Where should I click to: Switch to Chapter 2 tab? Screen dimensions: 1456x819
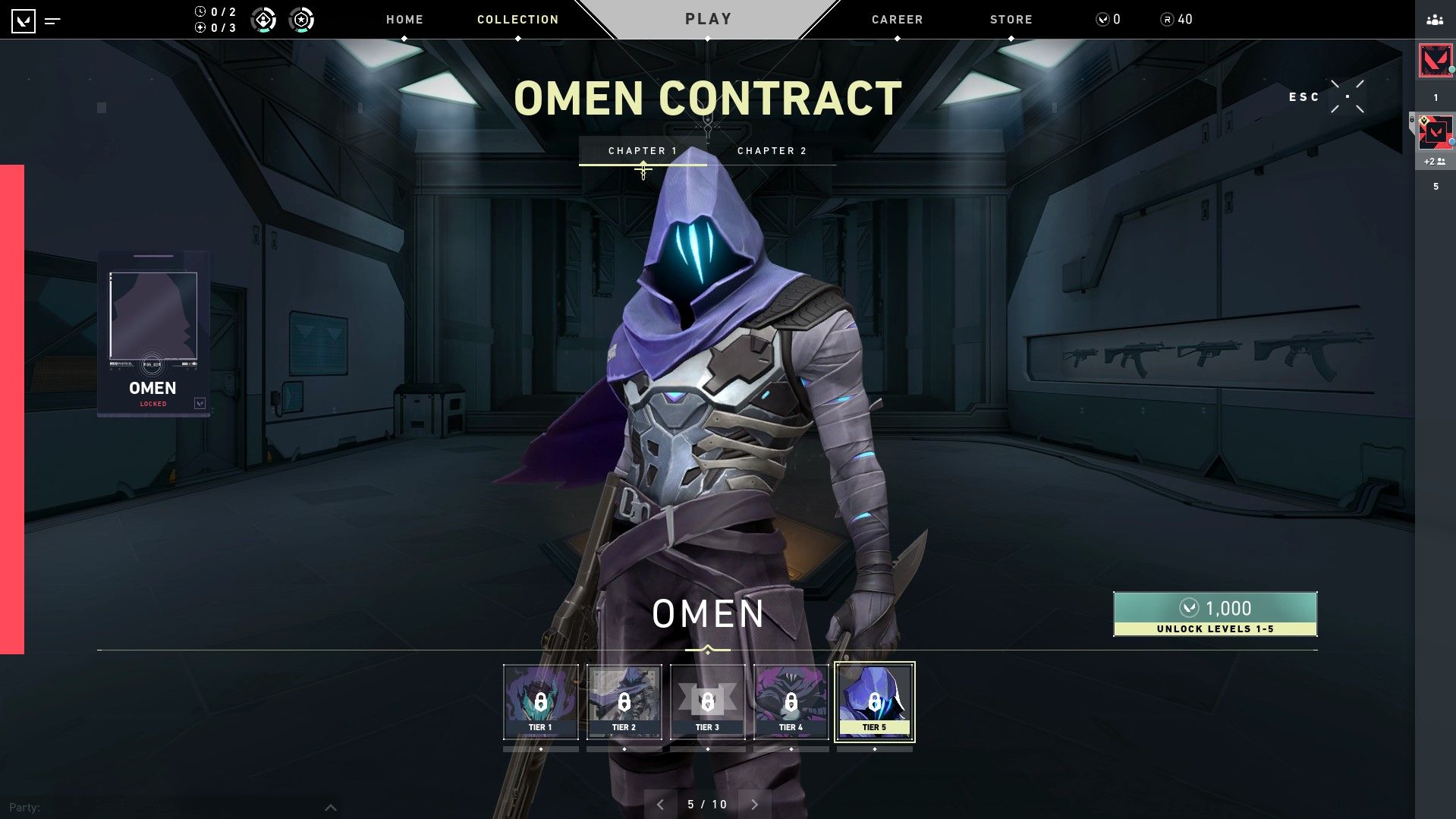tap(772, 151)
